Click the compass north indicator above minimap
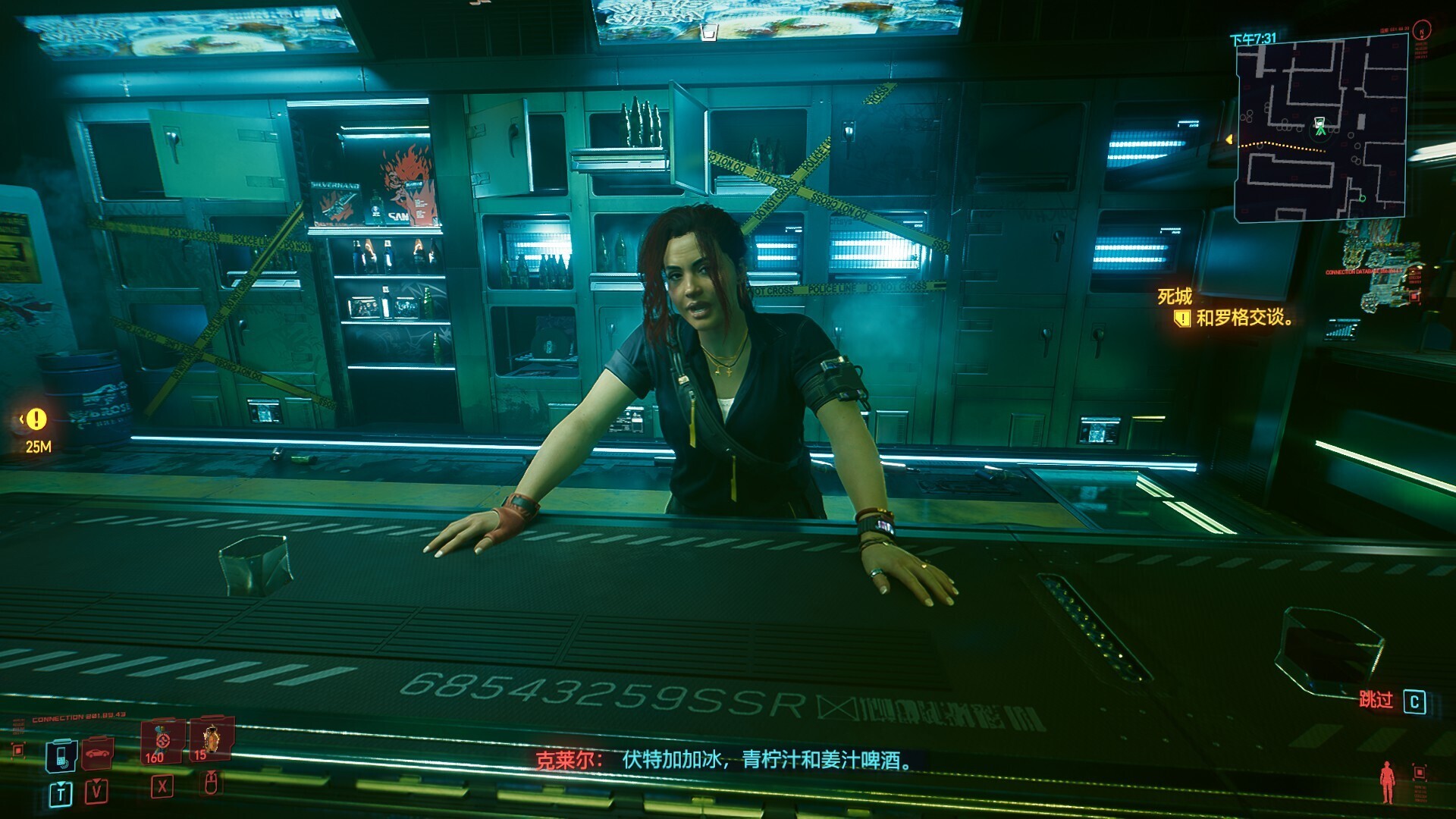 pyautogui.click(x=1423, y=30)
